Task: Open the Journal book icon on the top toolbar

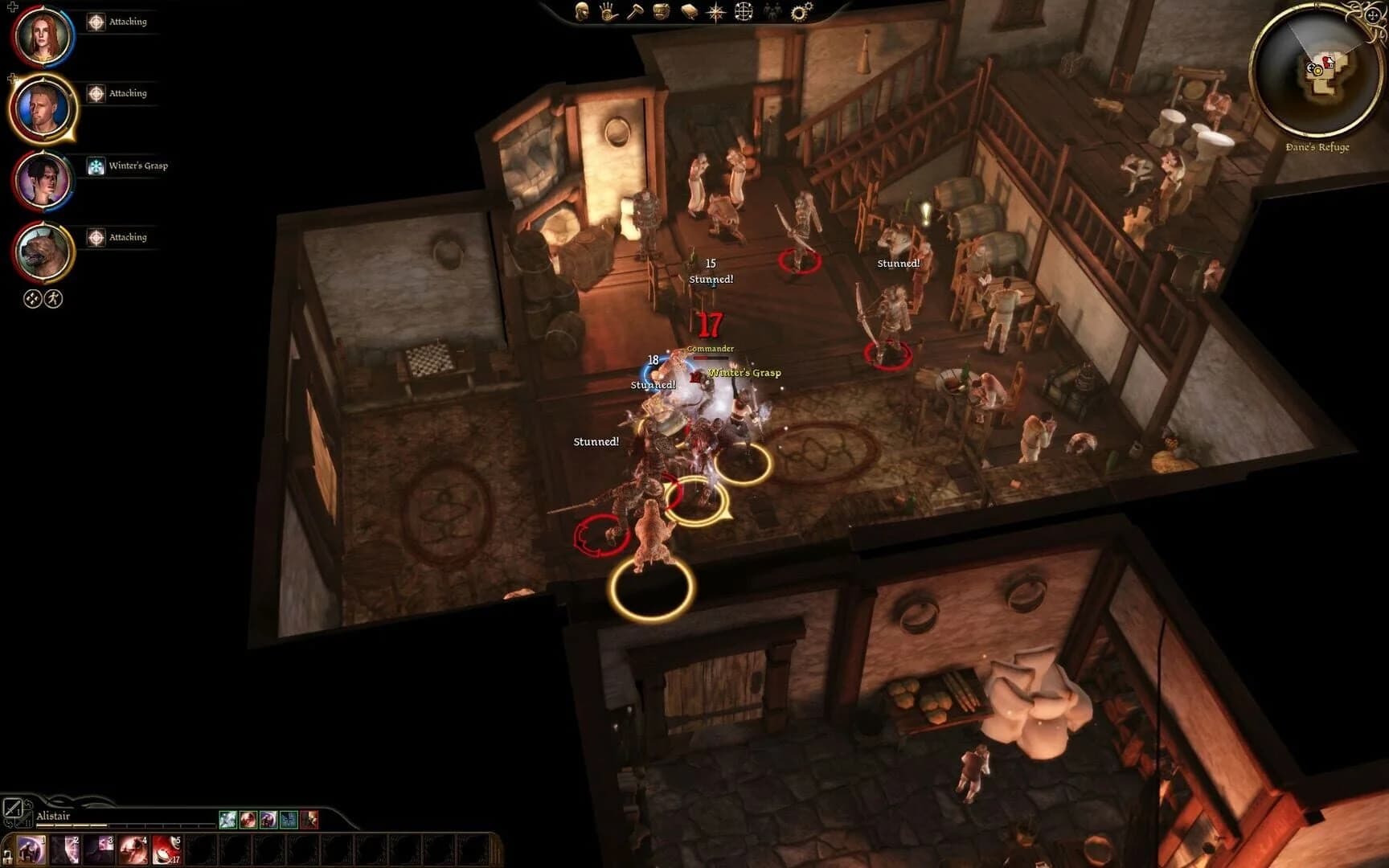Action: coord(688,12)
